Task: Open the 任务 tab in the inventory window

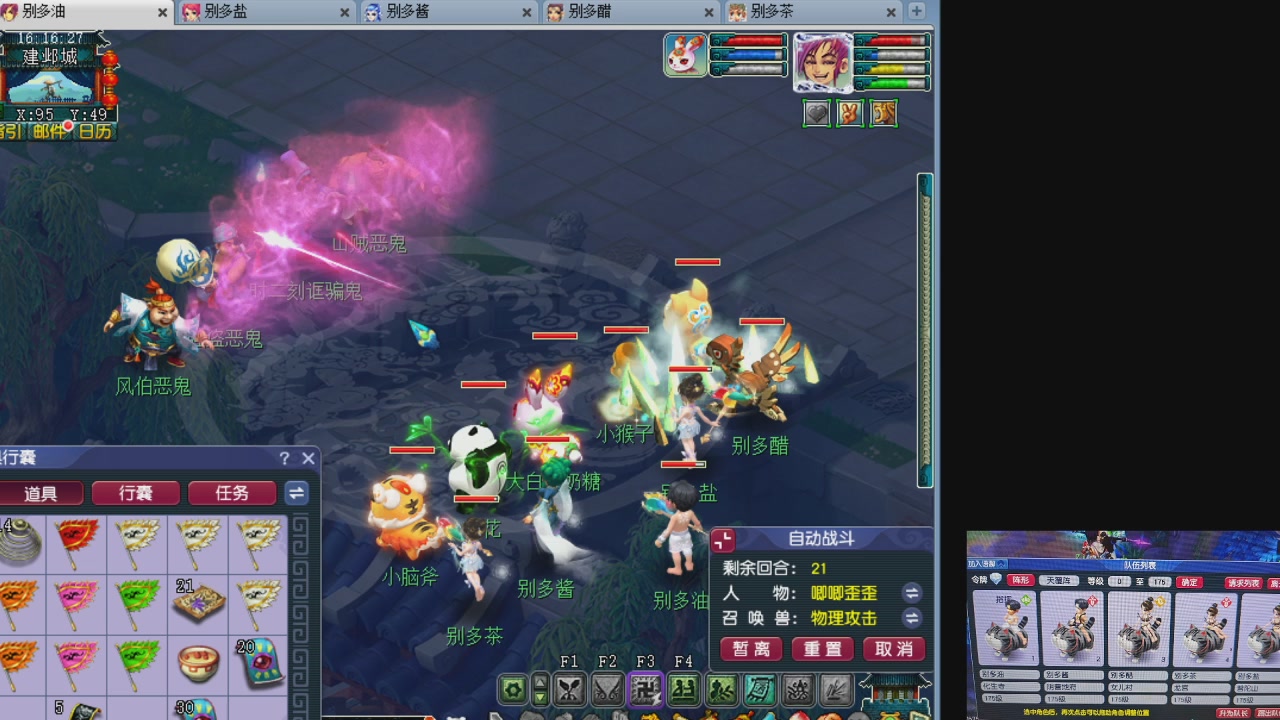Action: pos(232,493)
